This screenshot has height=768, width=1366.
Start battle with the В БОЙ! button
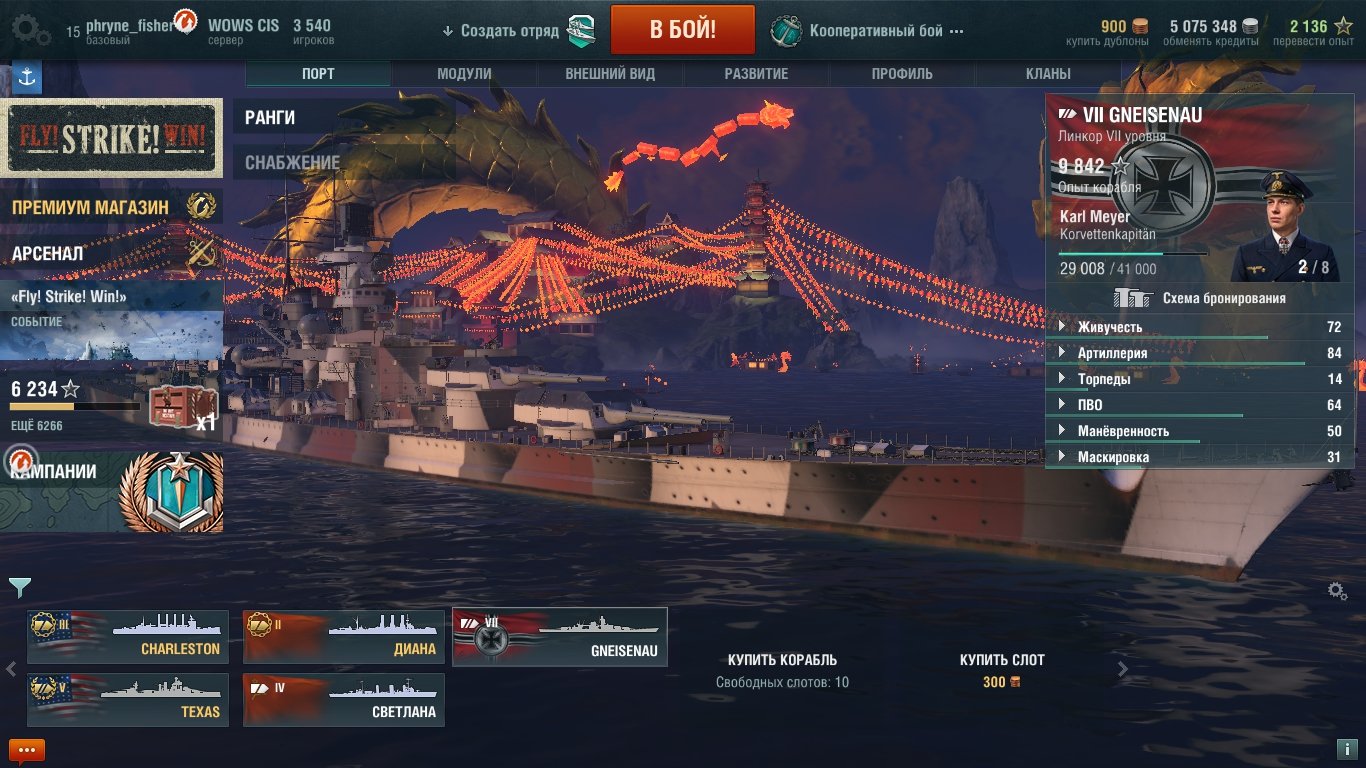click(682, 29)
